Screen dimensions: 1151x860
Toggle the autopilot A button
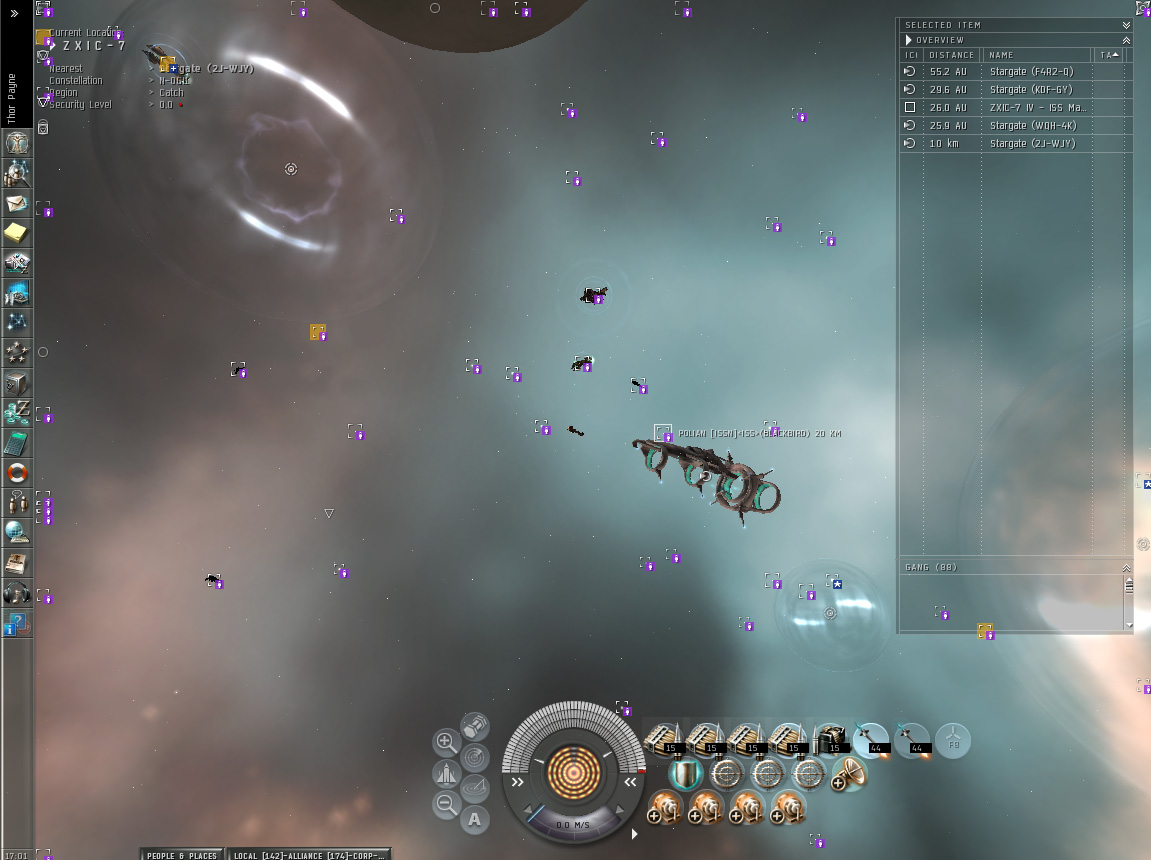475,820
